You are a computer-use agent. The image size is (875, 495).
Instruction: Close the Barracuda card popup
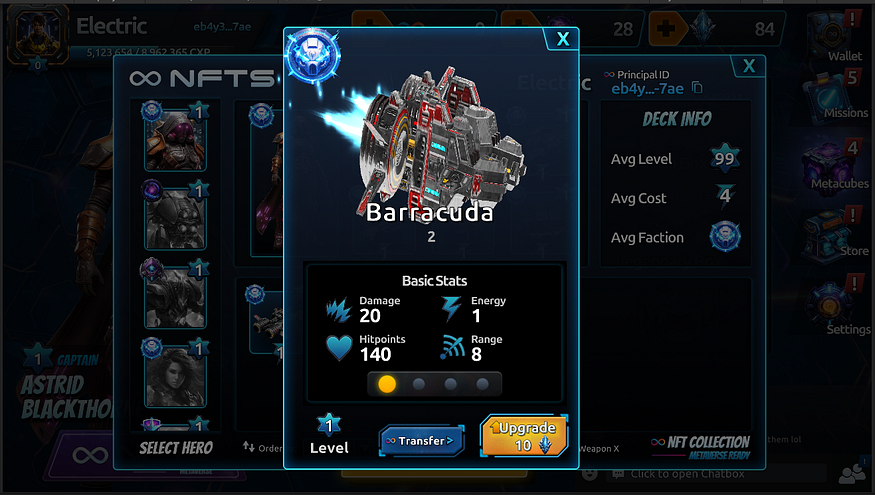[x=563, y=39]
